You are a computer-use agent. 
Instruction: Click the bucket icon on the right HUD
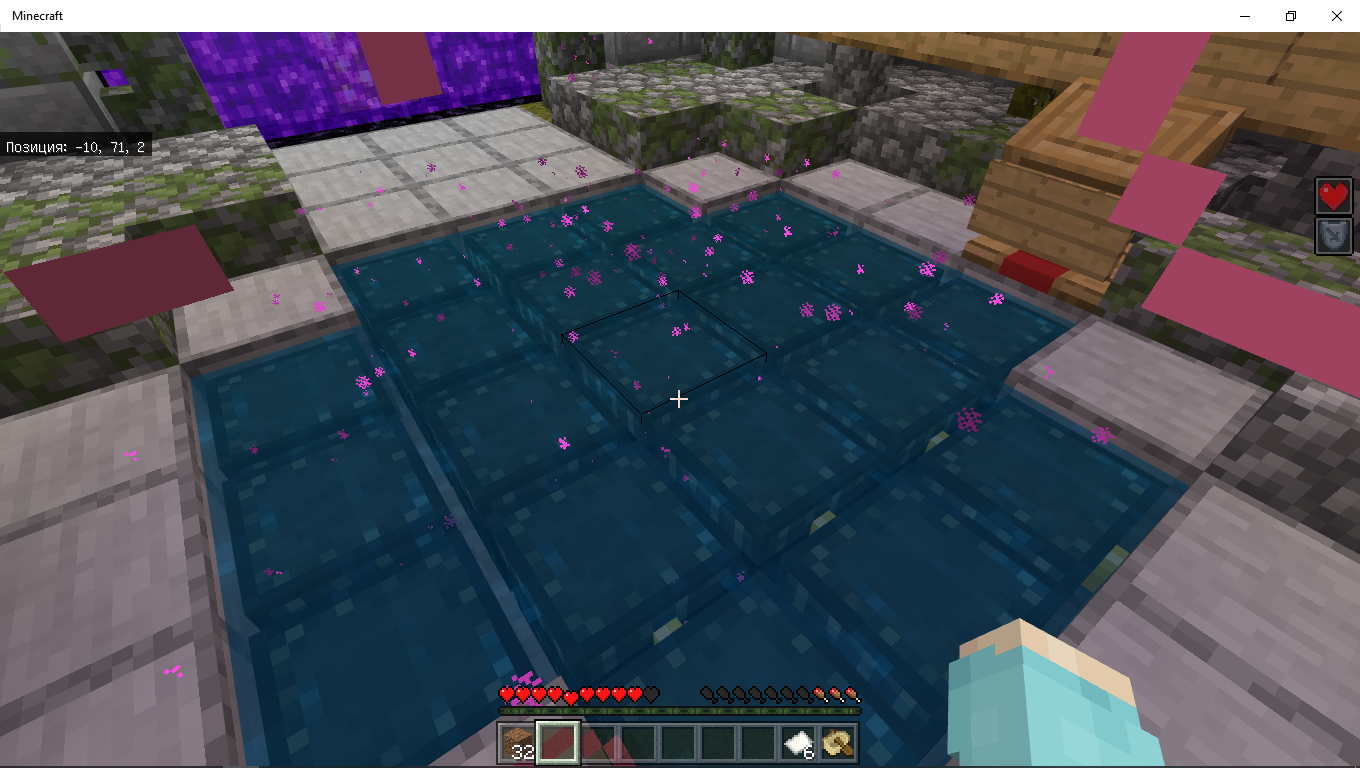pyautogui.click(x=1333, y=236)
